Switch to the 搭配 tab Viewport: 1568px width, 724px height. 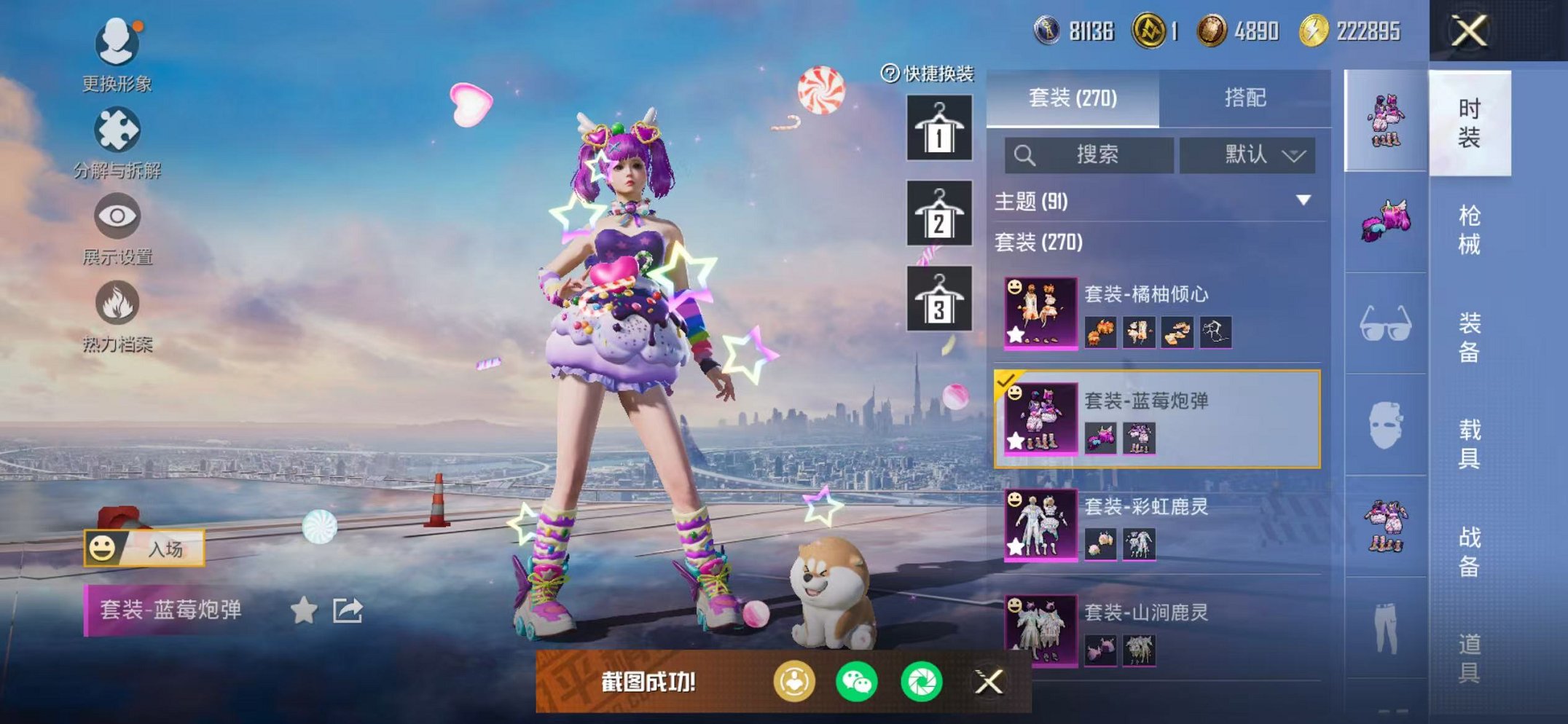1244,98
